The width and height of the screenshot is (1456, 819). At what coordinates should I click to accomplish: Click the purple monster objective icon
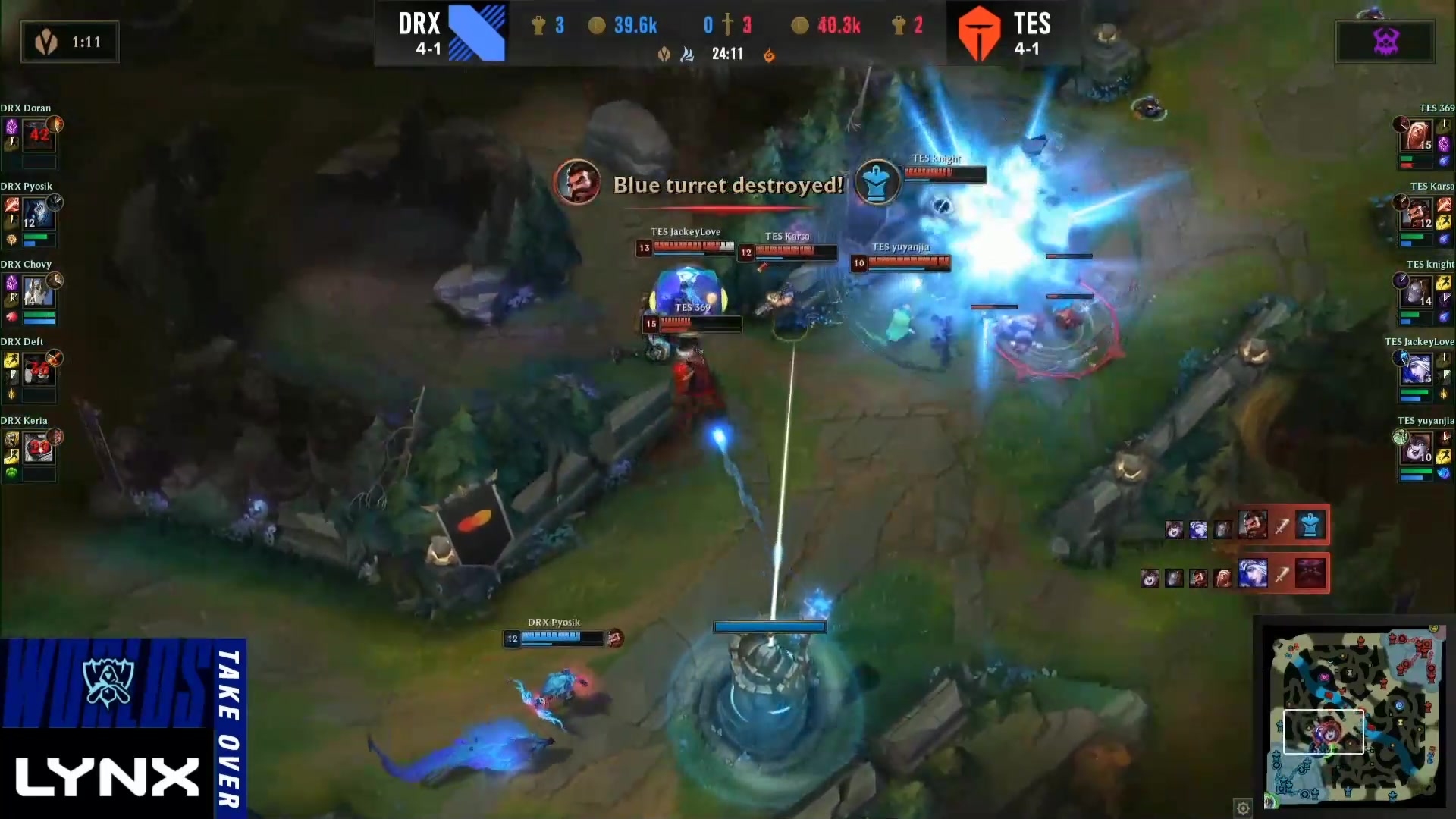[x=1385, y=42]
